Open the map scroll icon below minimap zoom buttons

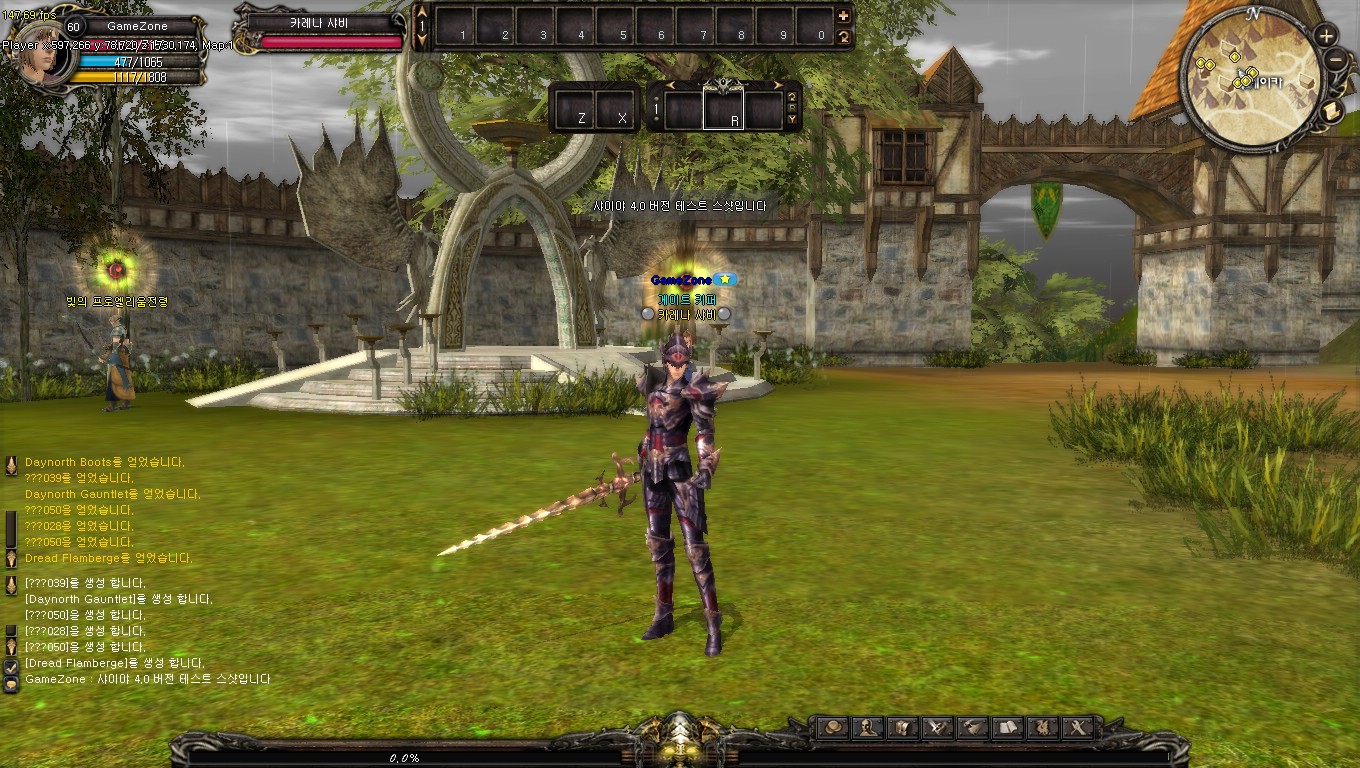pos(1331,110)
